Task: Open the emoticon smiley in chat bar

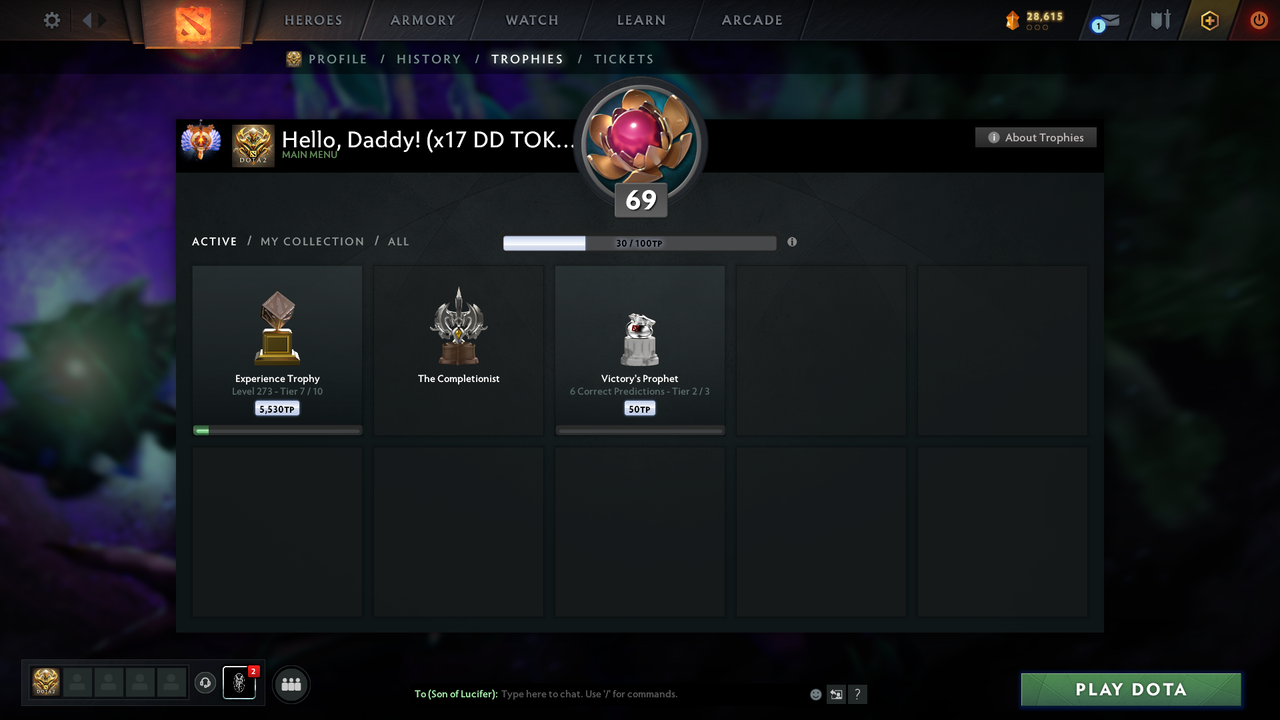Action: [x=815, y=694]
